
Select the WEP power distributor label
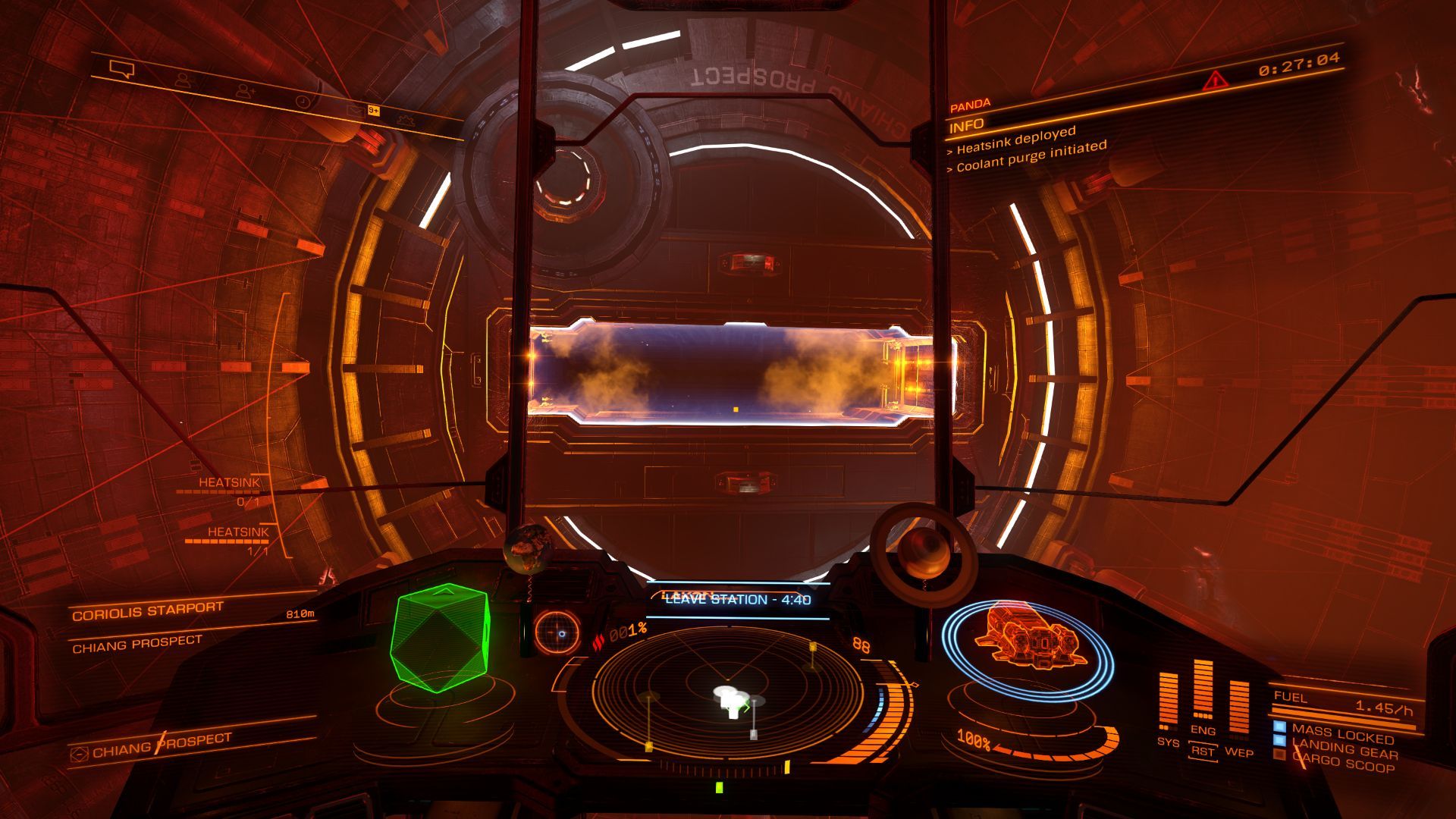[1239, 752]
